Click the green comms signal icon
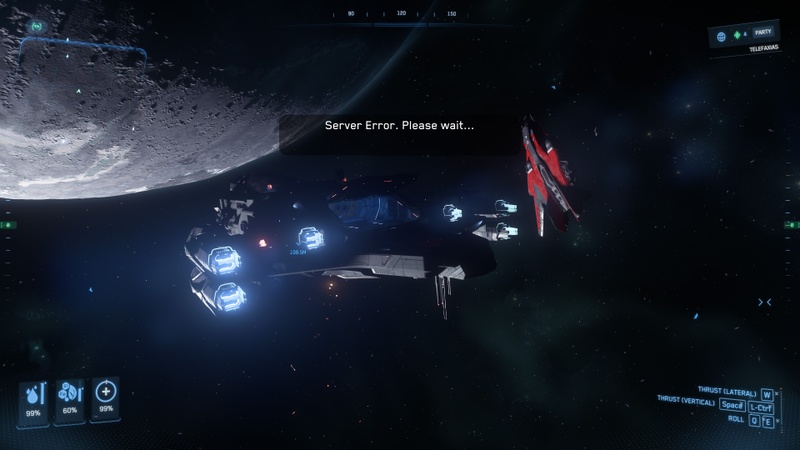This screenshot has width=800, height=450. pos(37,25)
